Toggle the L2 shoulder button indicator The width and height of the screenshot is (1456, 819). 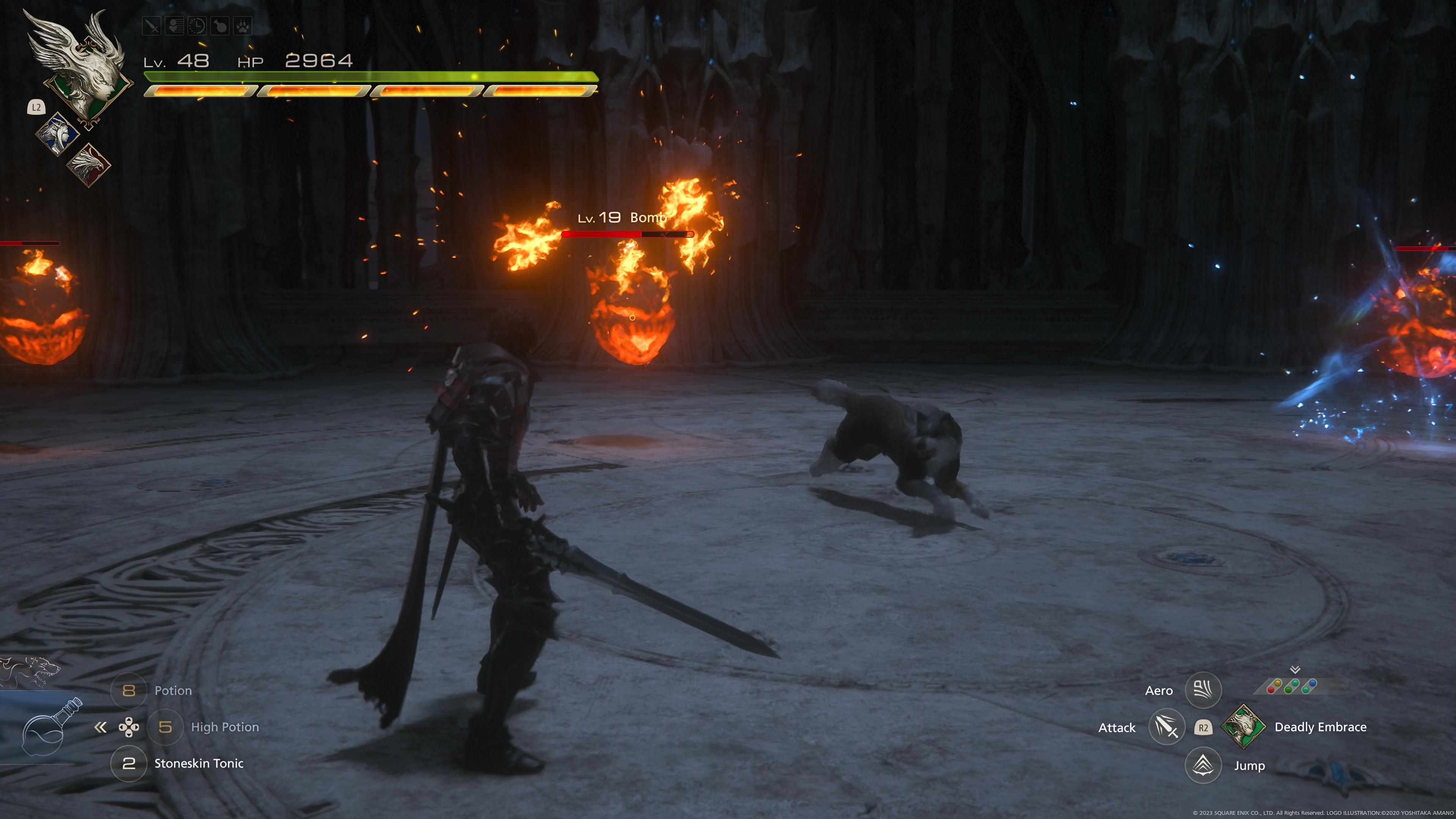(36, 107)
